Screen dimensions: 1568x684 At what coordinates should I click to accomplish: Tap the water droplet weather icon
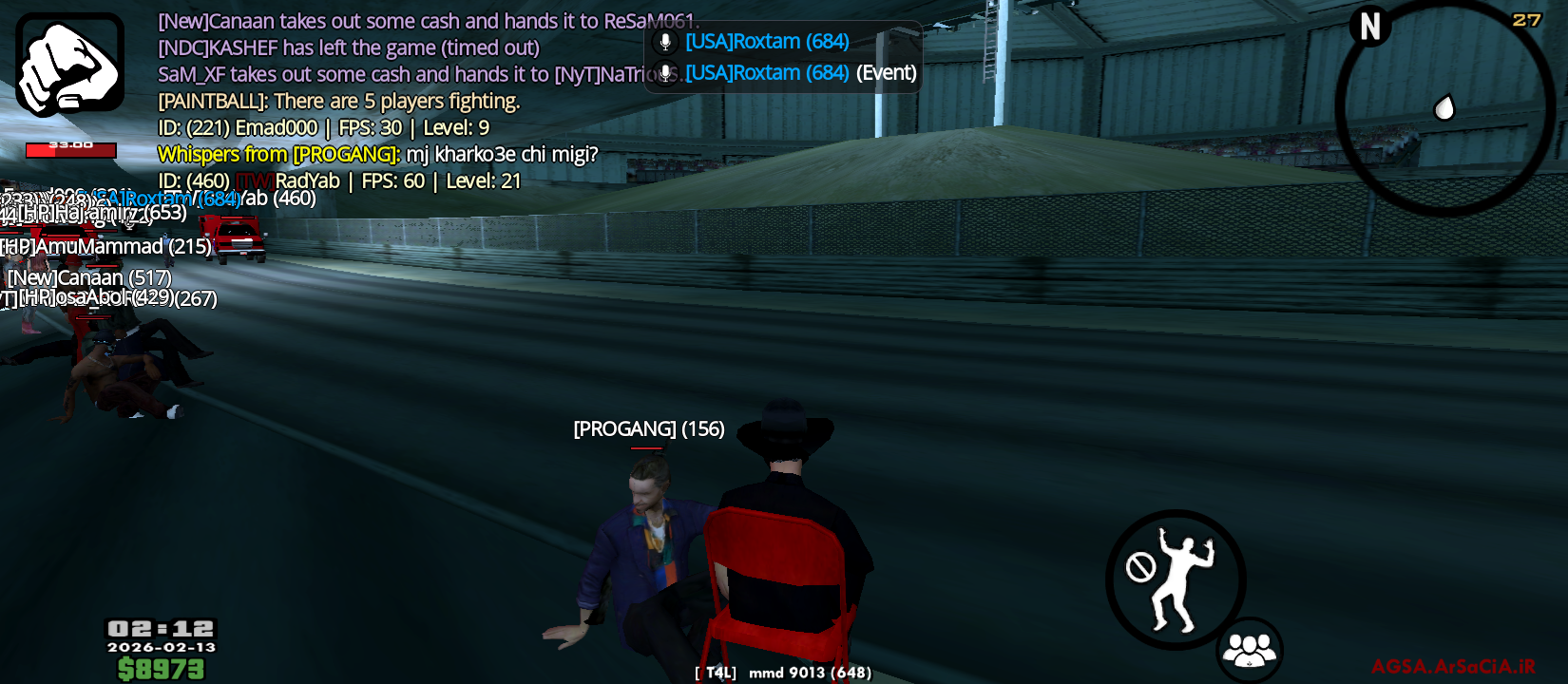click(x=1444, y=109)
